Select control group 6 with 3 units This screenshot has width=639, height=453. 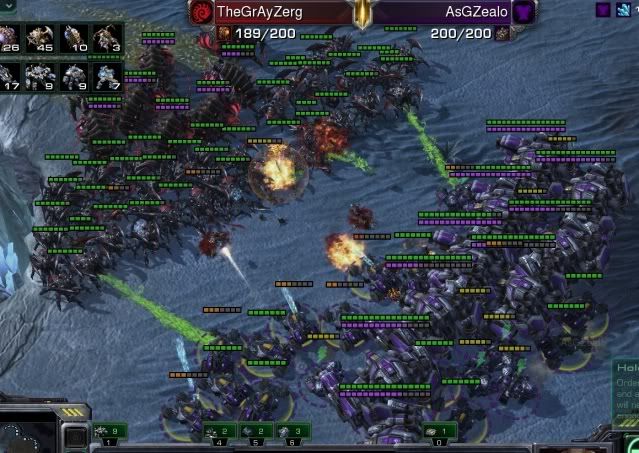[292, 431]
